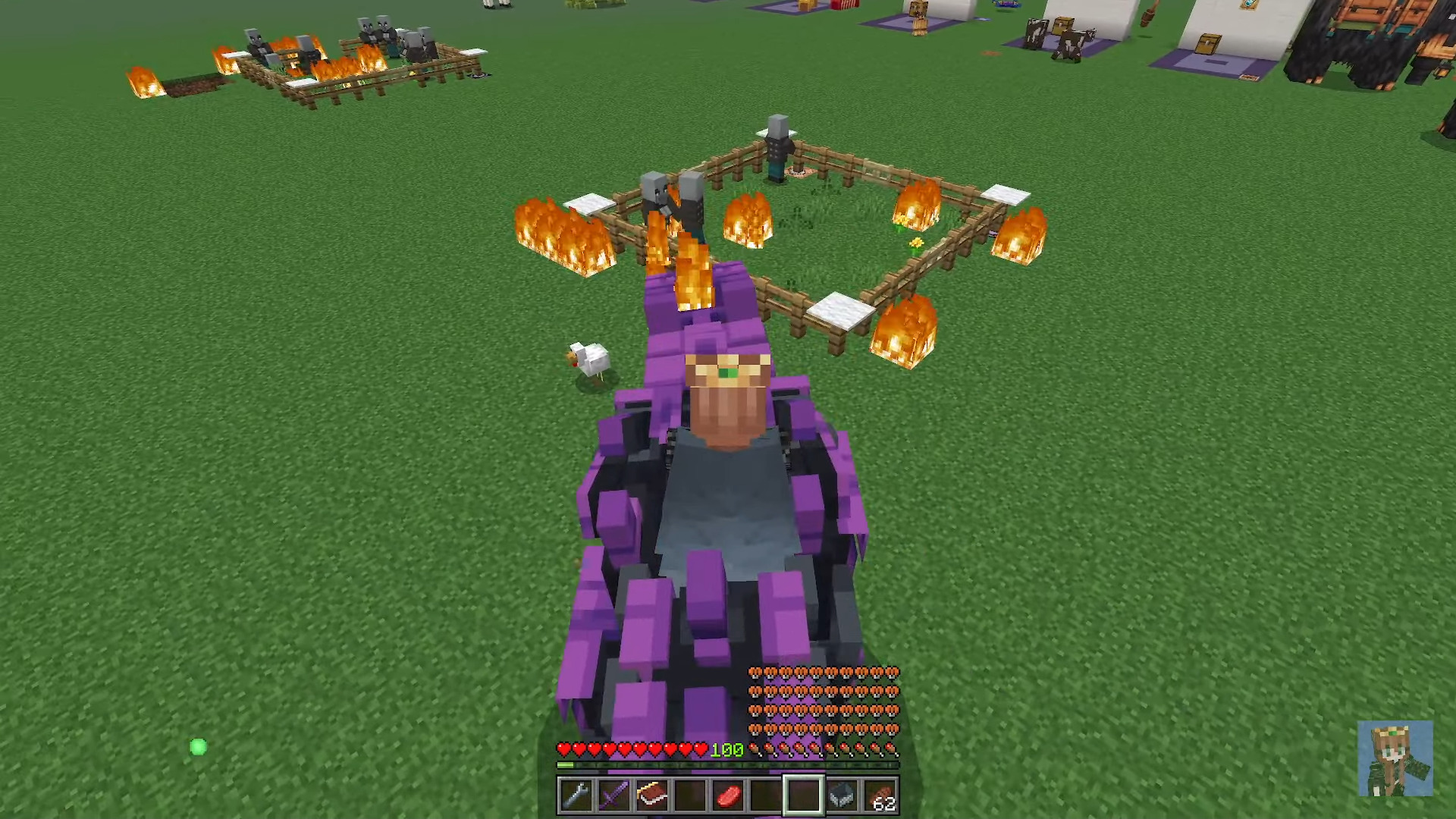Click the empty hotbar slot four
Viewport: 1456px width, 819px height.
point(689,793)
